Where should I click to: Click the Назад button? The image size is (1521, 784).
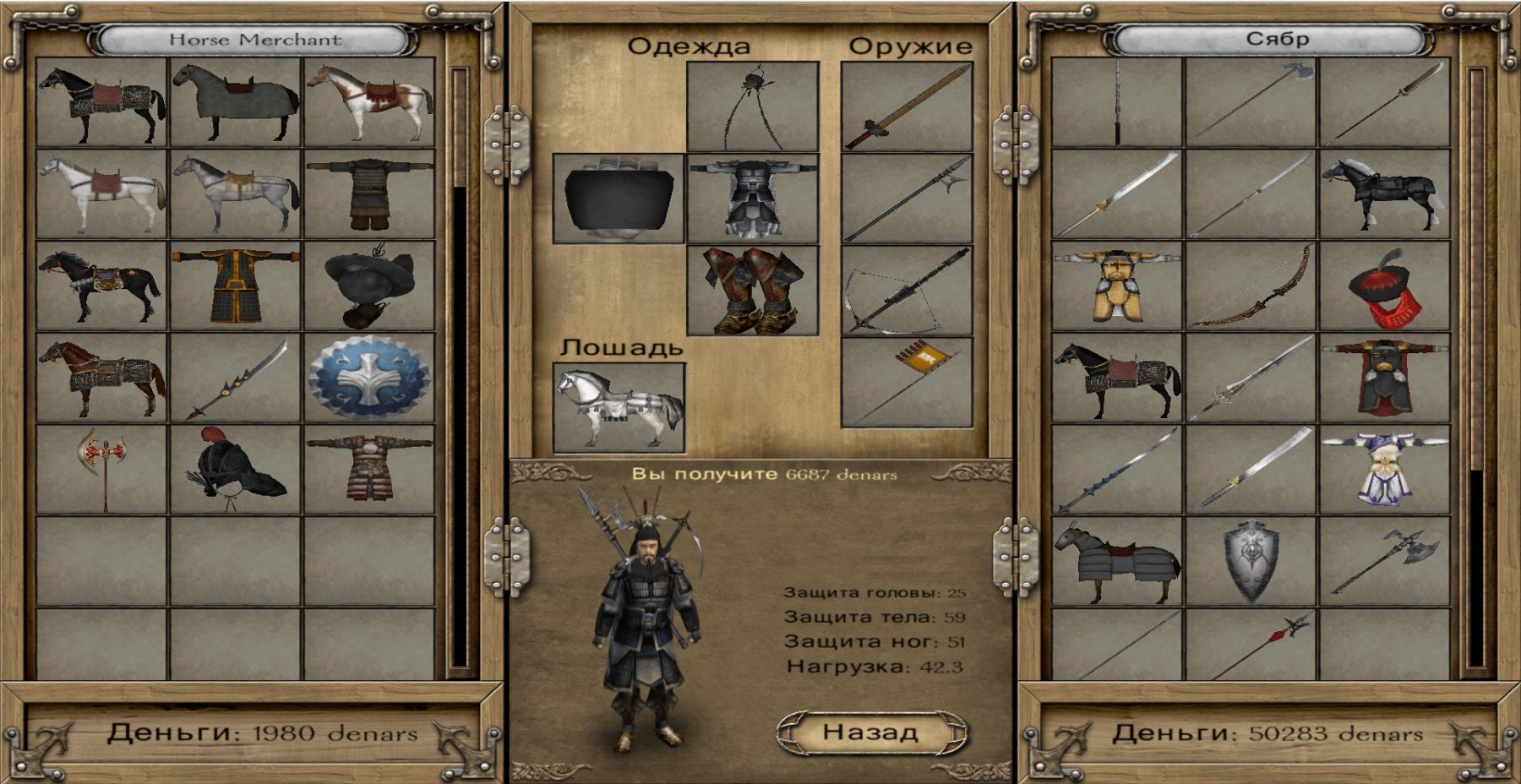point(870,732)
